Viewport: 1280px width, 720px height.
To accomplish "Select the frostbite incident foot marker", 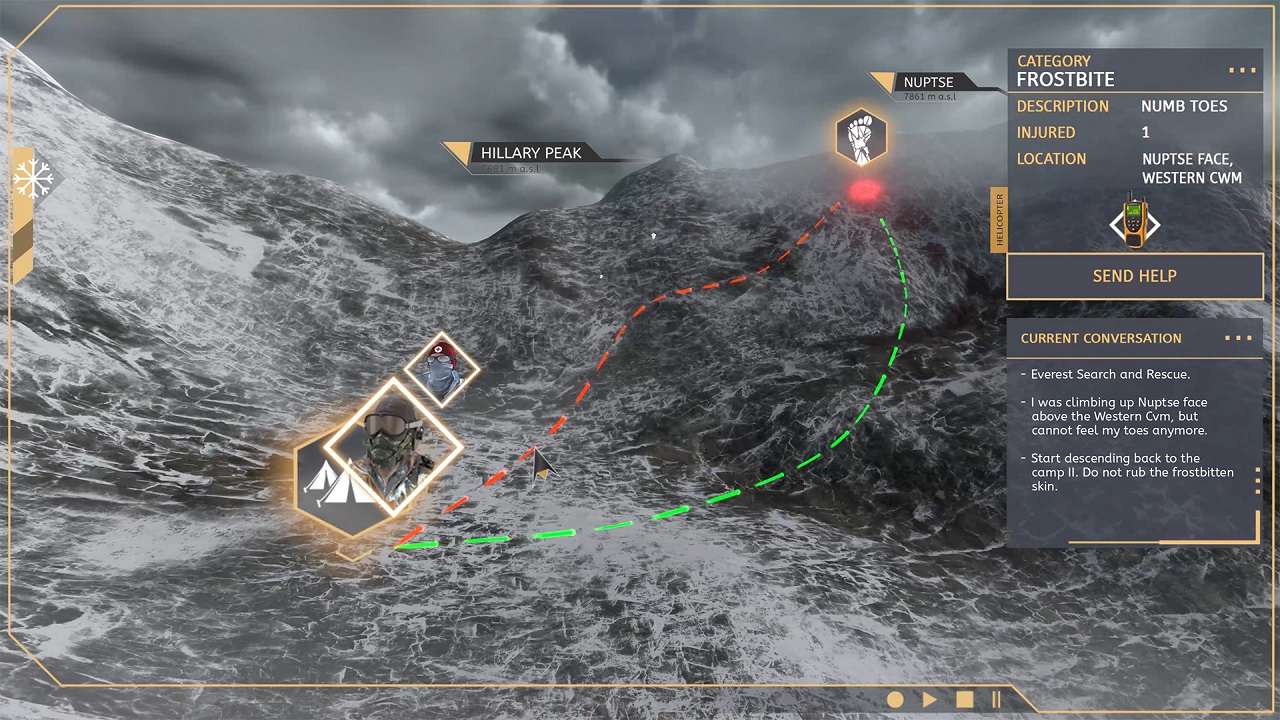I will pos(861,137).
